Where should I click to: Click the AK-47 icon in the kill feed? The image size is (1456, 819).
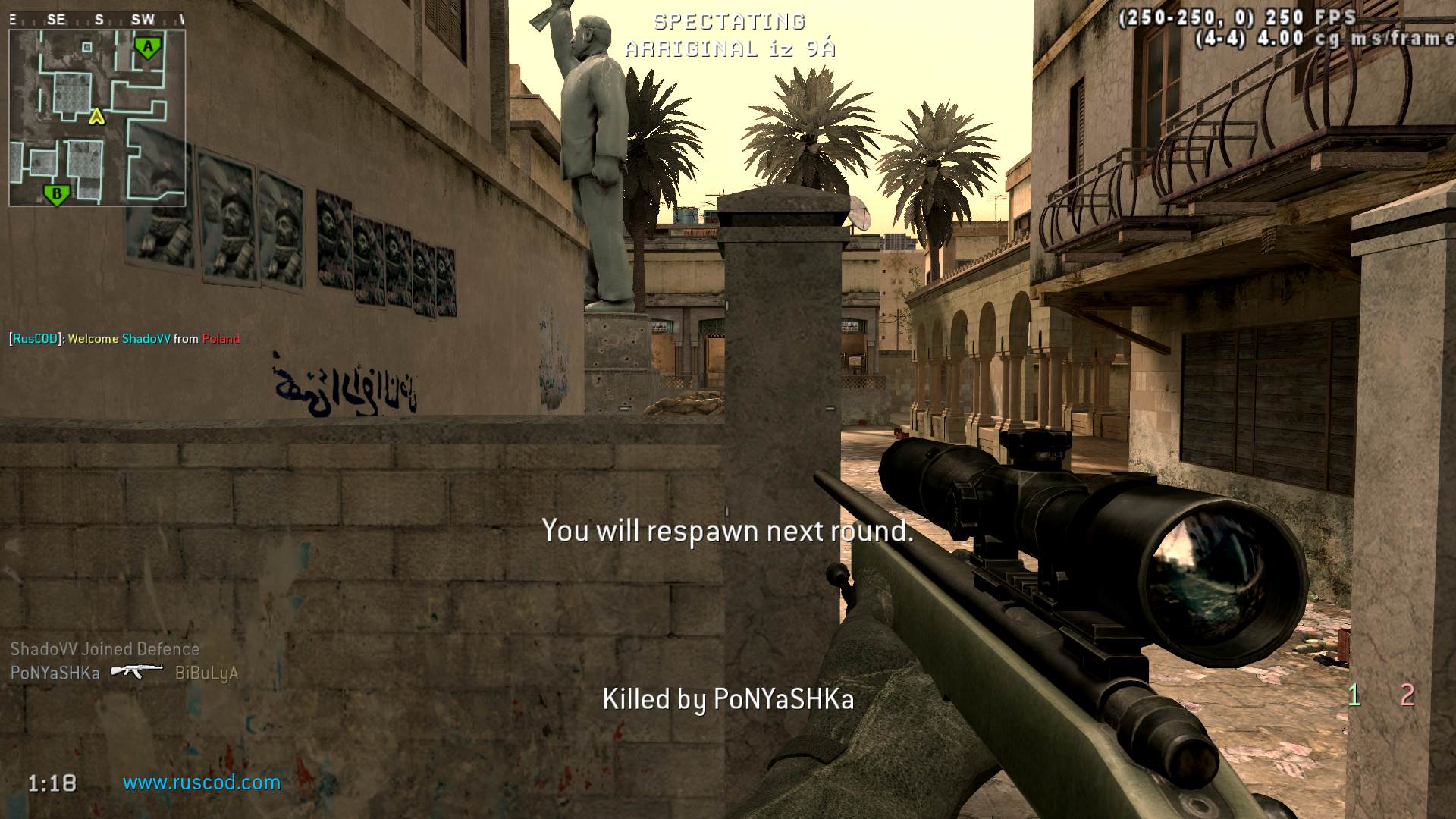(136, 671)
